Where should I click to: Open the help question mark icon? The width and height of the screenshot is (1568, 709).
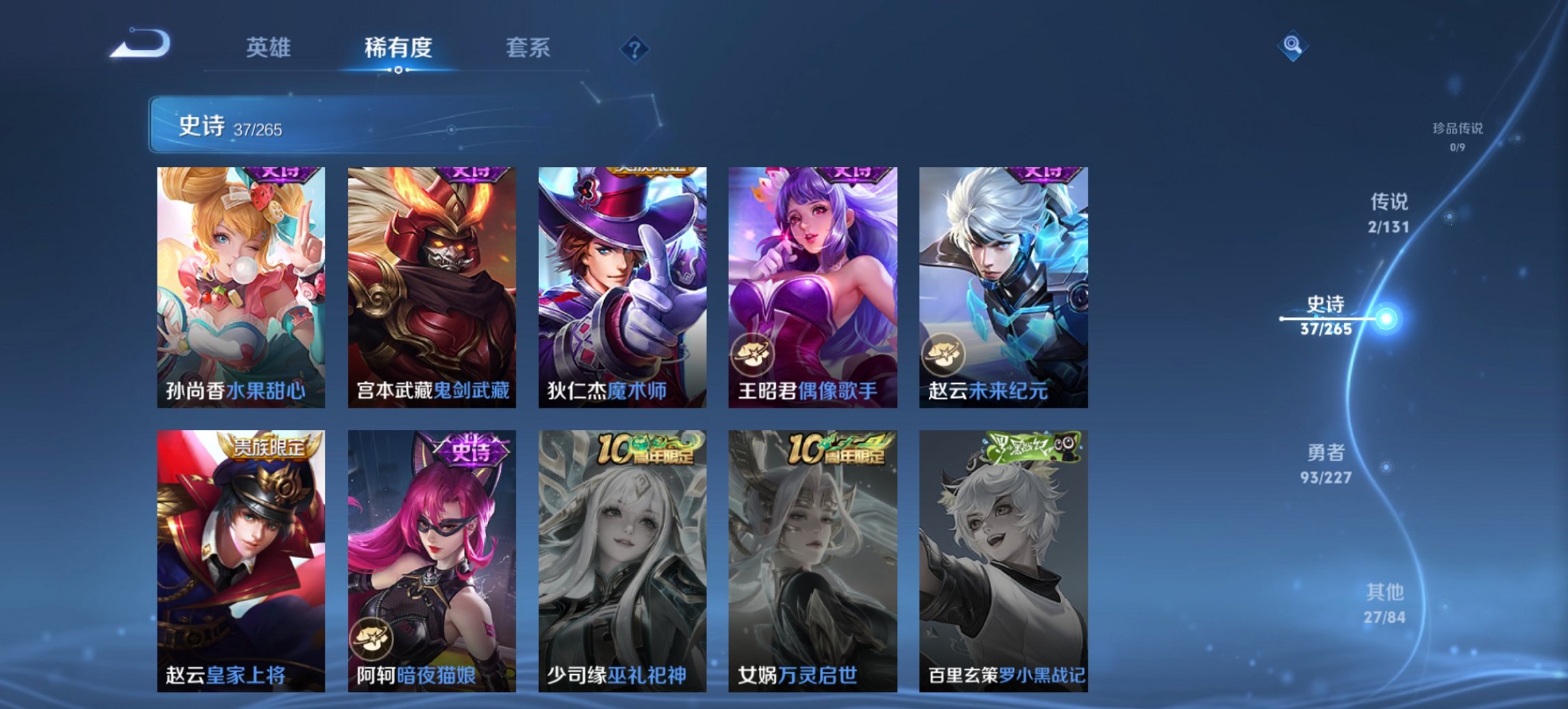point(634,49)
